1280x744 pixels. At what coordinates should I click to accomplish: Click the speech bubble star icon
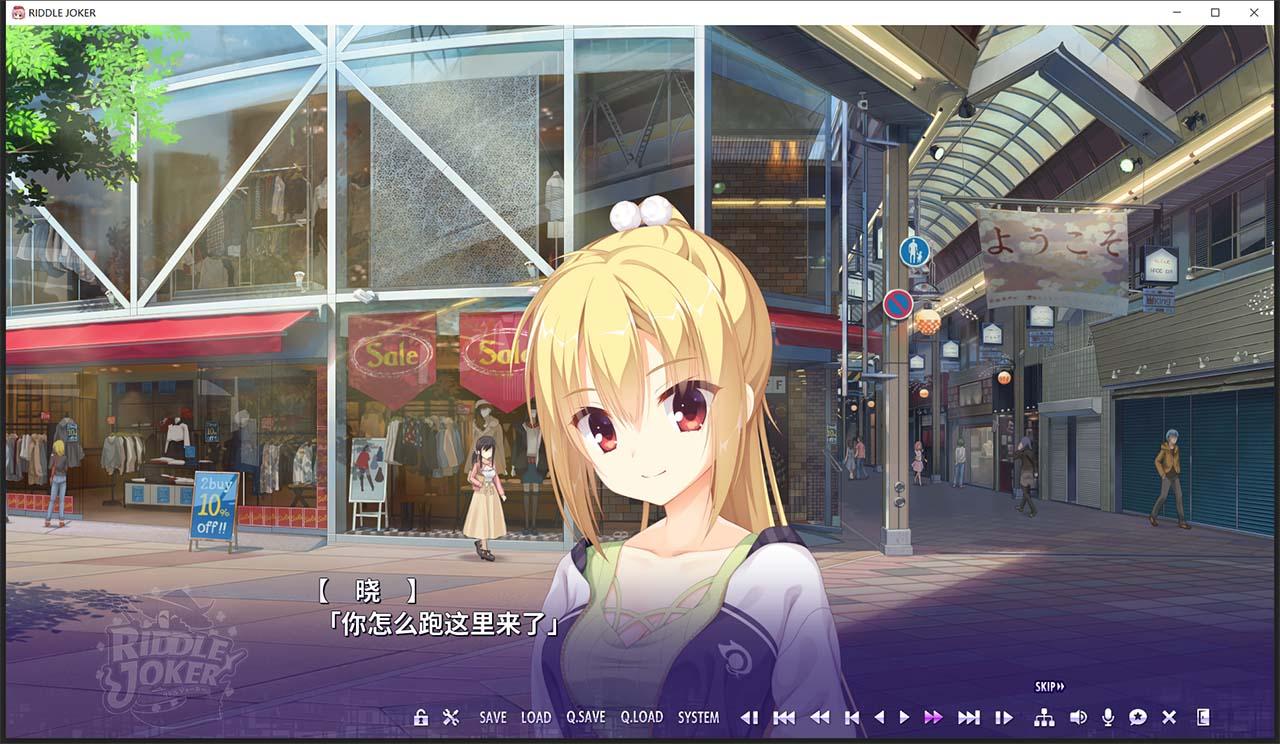pyautogui.click(x=1138, y=717)
